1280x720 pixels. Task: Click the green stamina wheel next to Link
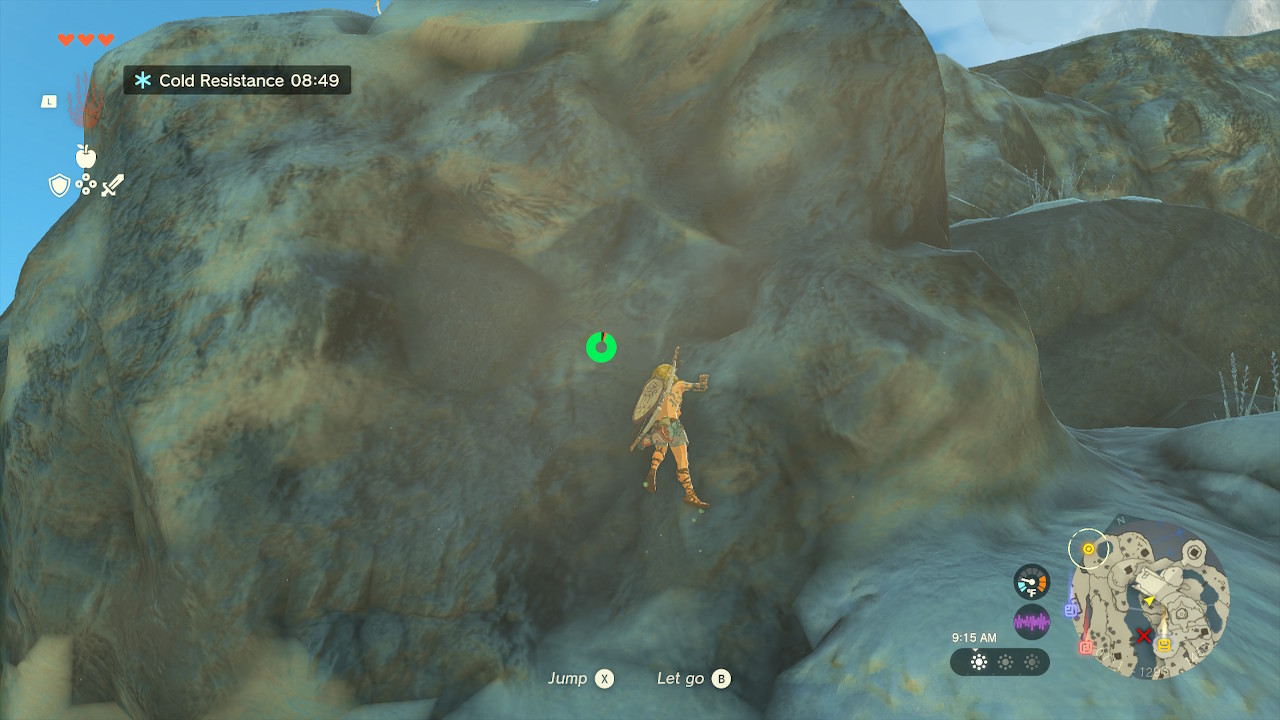(x=599, y=349)
